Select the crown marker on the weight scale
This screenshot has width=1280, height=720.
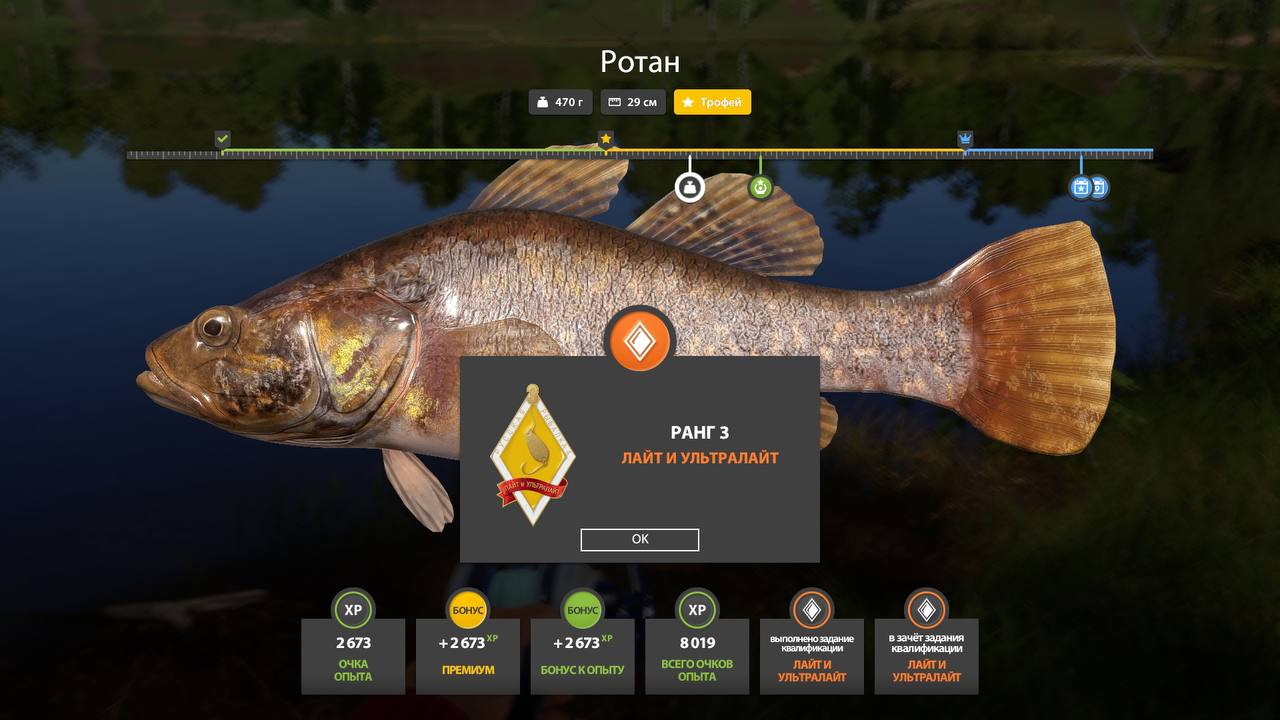(965, 139)
